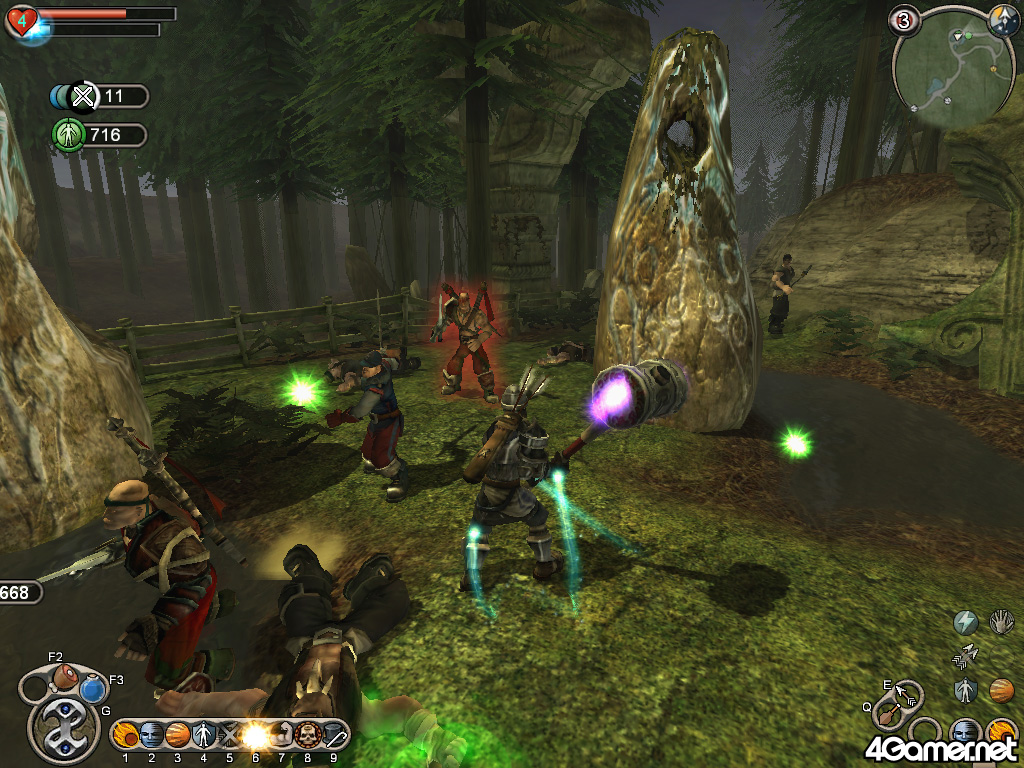
Task: Select the multi-arrow spell icon
Action: coord(965,656)
